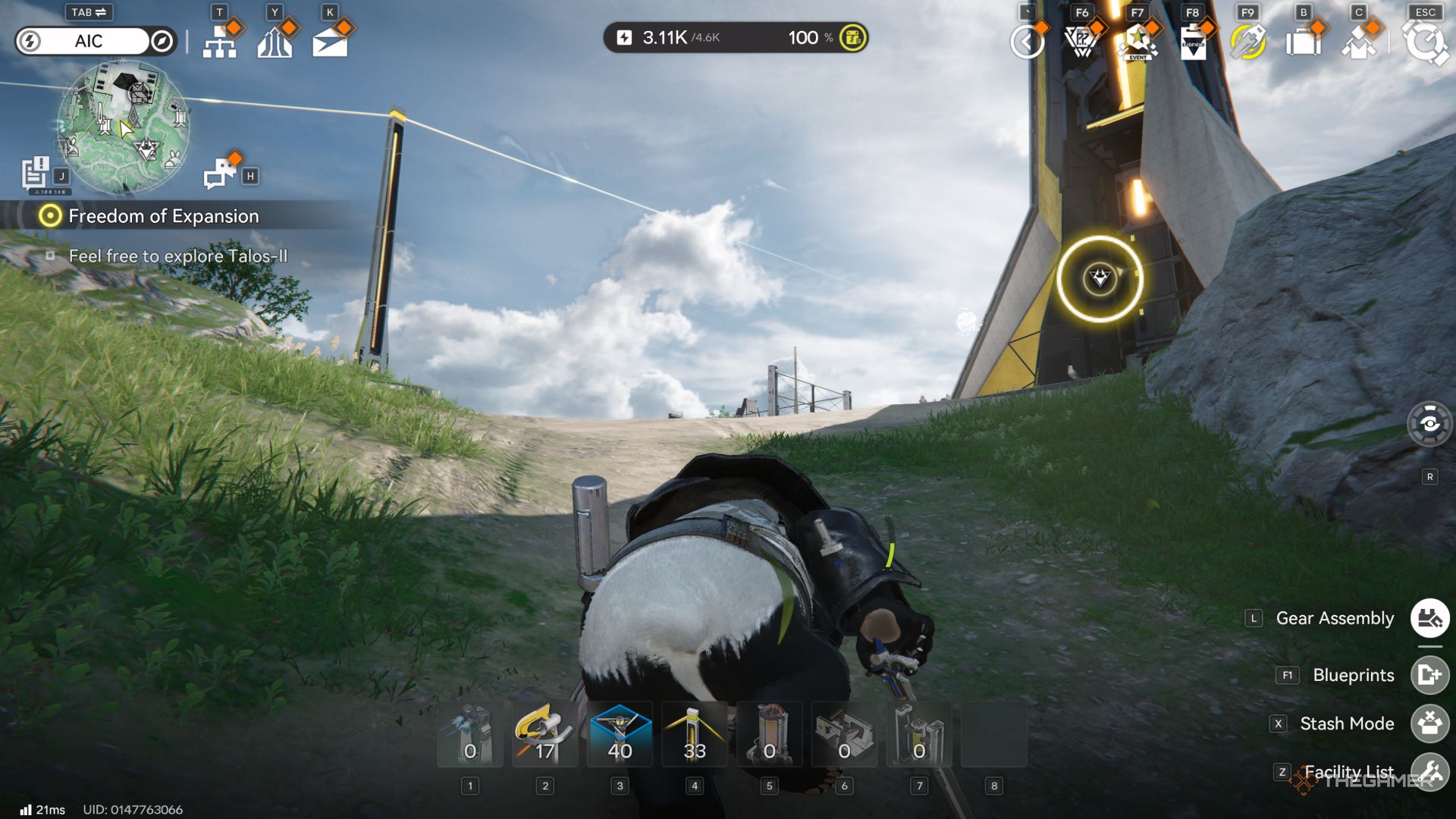The width and height of the screenshot is (1456, 819).
Task: Activate Stash Mode
Action: tap(1429, 723)
